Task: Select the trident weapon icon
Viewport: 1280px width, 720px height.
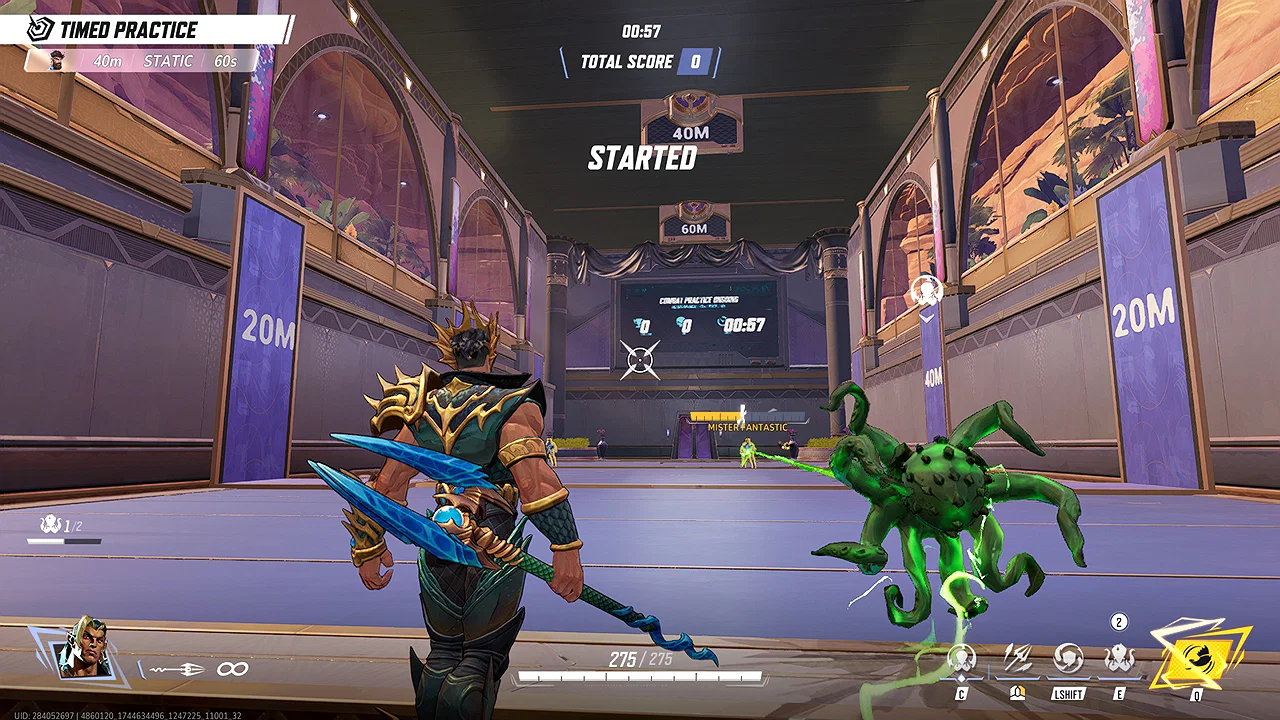Action: click(x=180, y=669)
